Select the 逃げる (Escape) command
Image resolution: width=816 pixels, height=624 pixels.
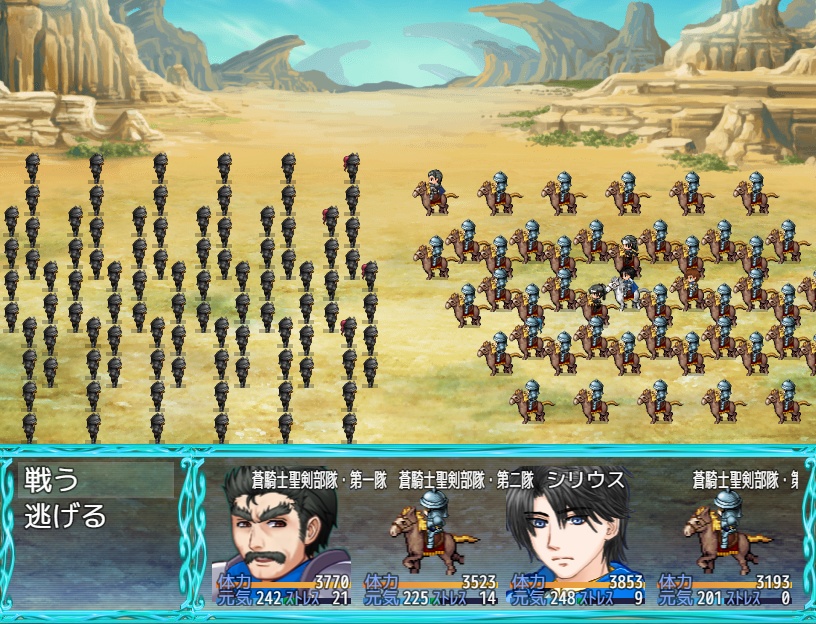(x=66, y=516)
